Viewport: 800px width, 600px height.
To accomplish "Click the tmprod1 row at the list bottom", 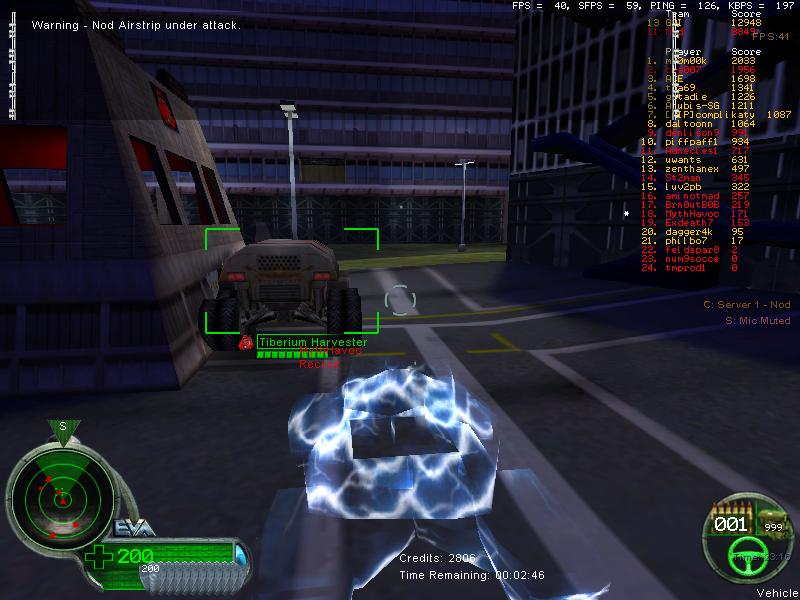I will point(686,268).
